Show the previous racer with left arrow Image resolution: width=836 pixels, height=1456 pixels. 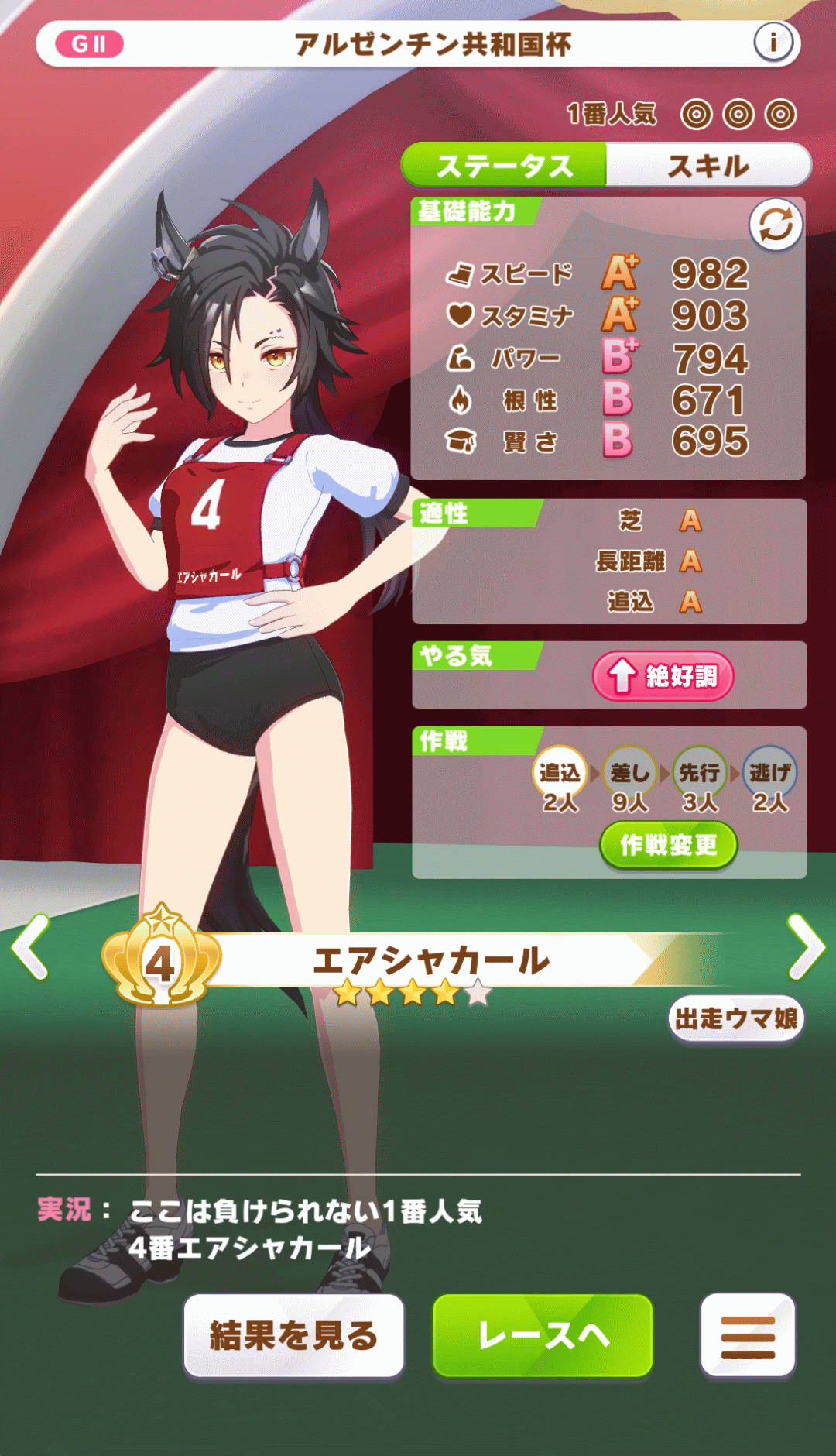(x=32, y=946)
